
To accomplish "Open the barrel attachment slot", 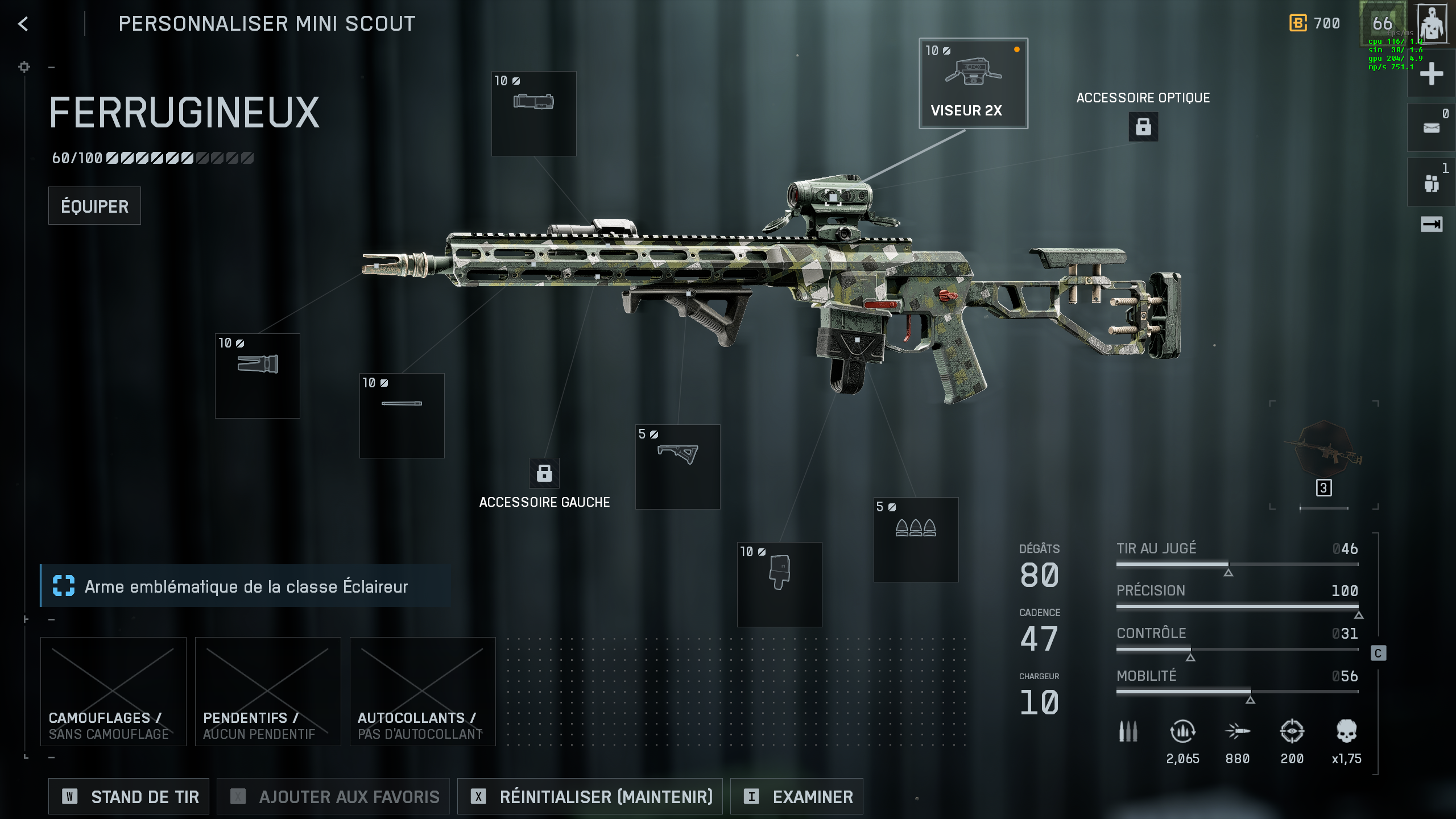I will (402, 415).
